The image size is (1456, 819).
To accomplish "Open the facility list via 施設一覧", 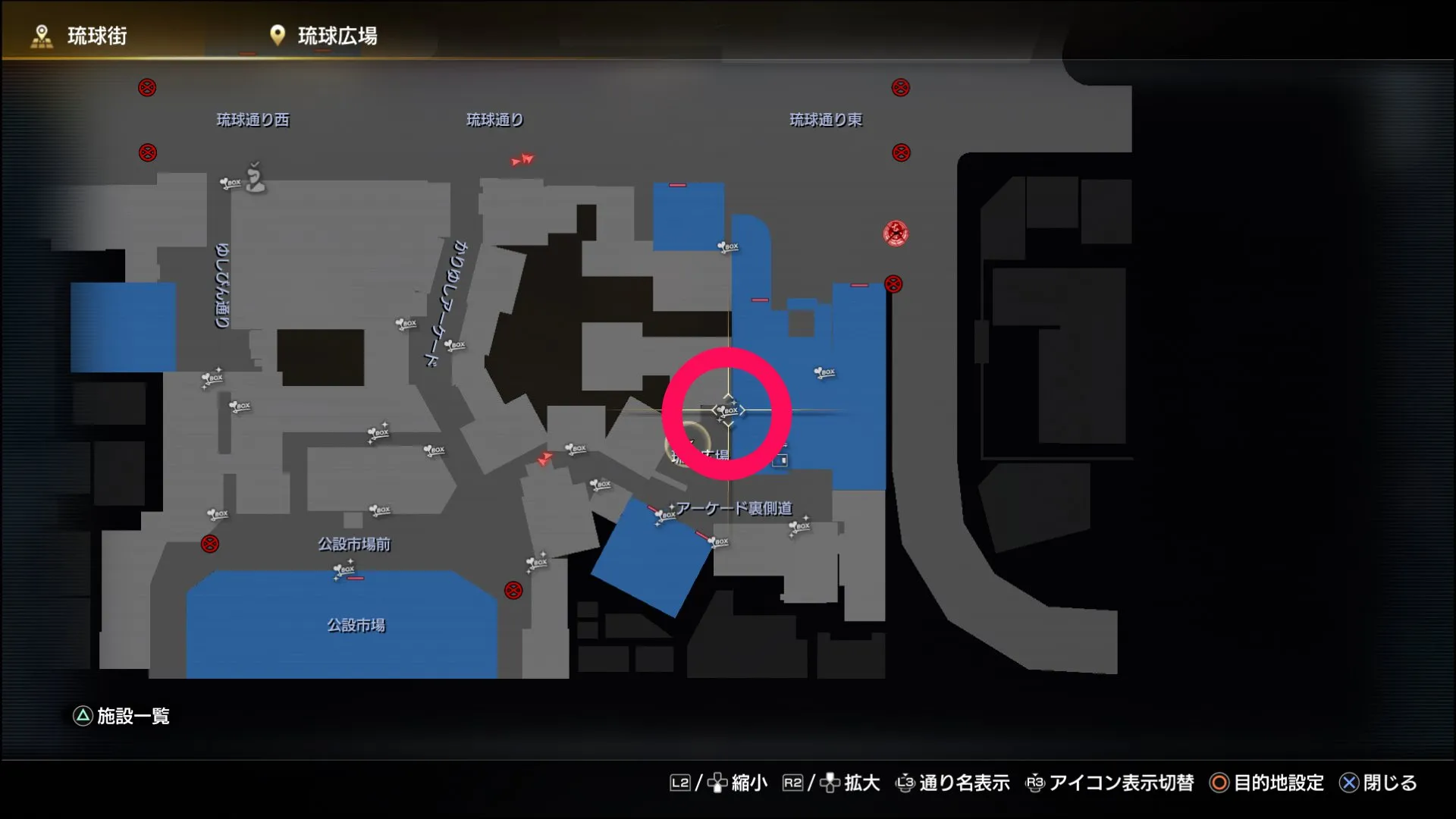I will coord(133,716).
